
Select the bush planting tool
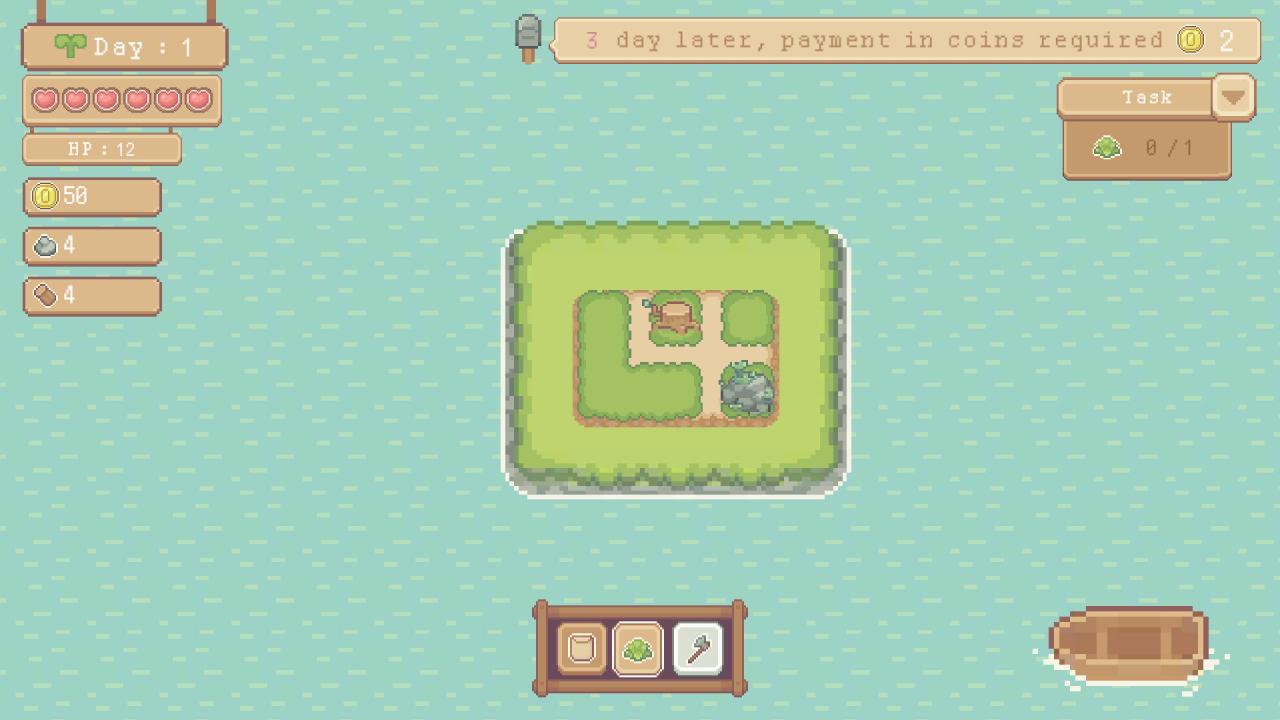637,647
